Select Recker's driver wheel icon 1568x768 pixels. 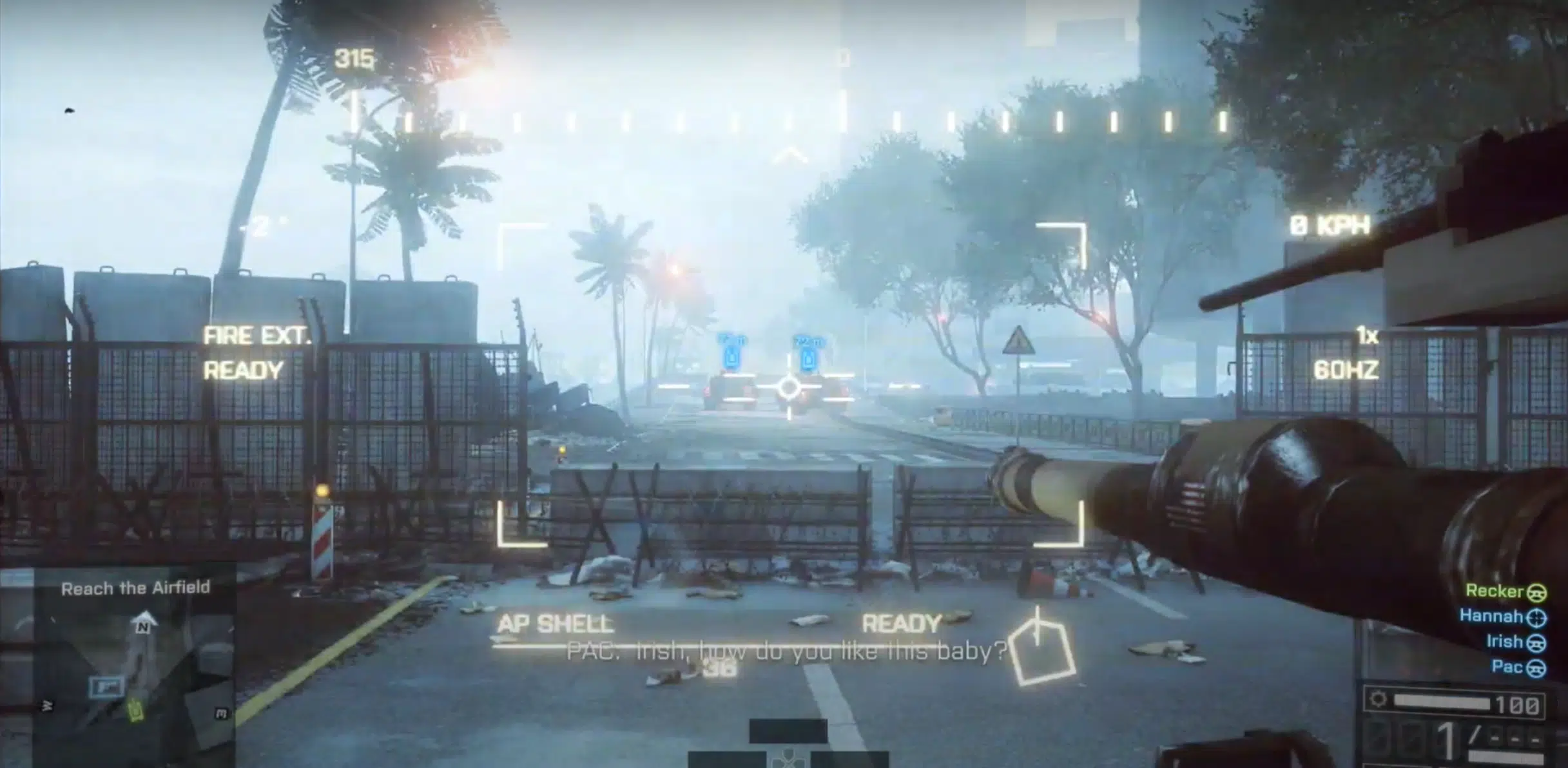click(x=1538, y=593)
